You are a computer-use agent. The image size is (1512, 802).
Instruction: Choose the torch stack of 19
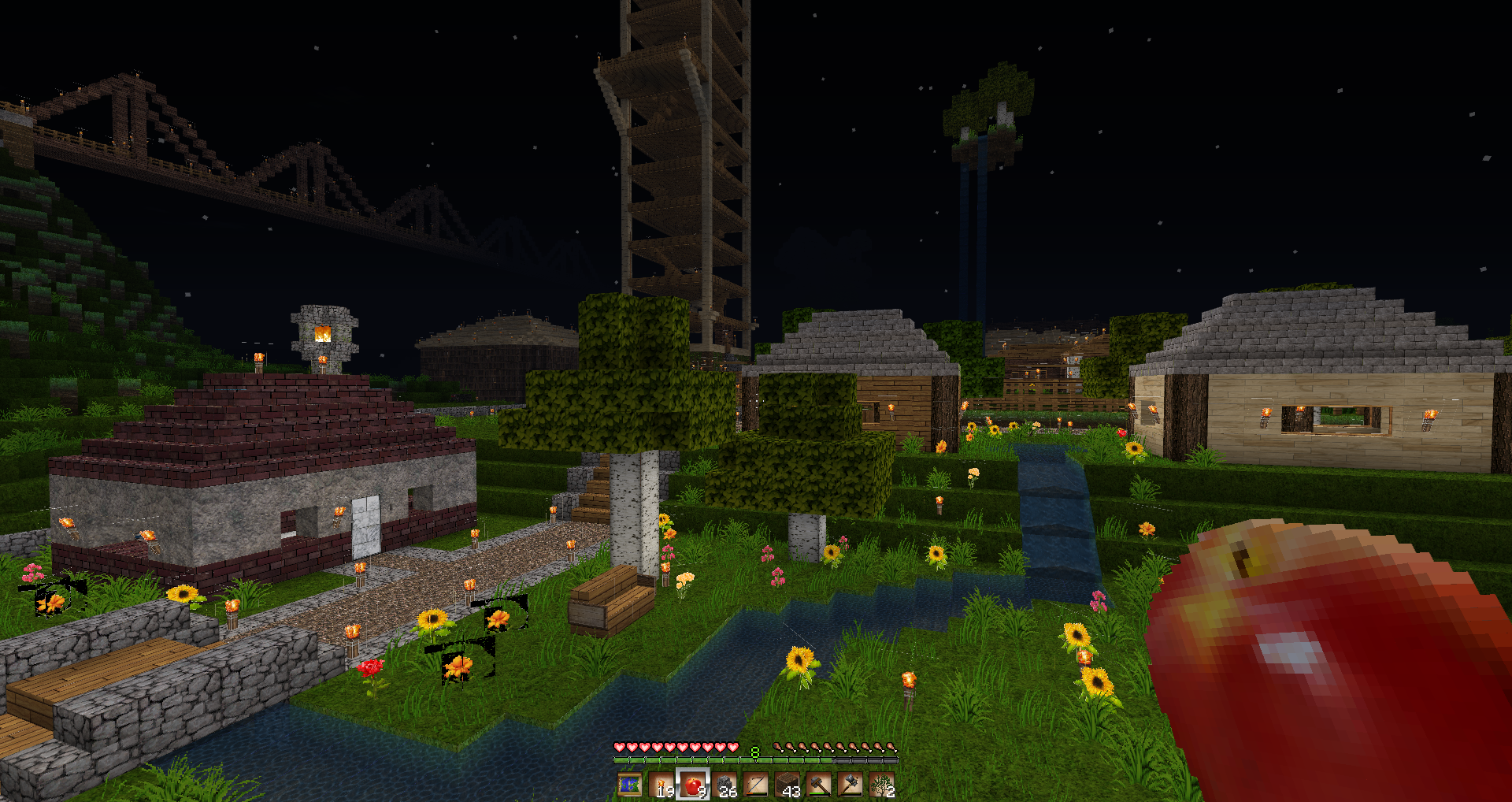coord(661,785)
